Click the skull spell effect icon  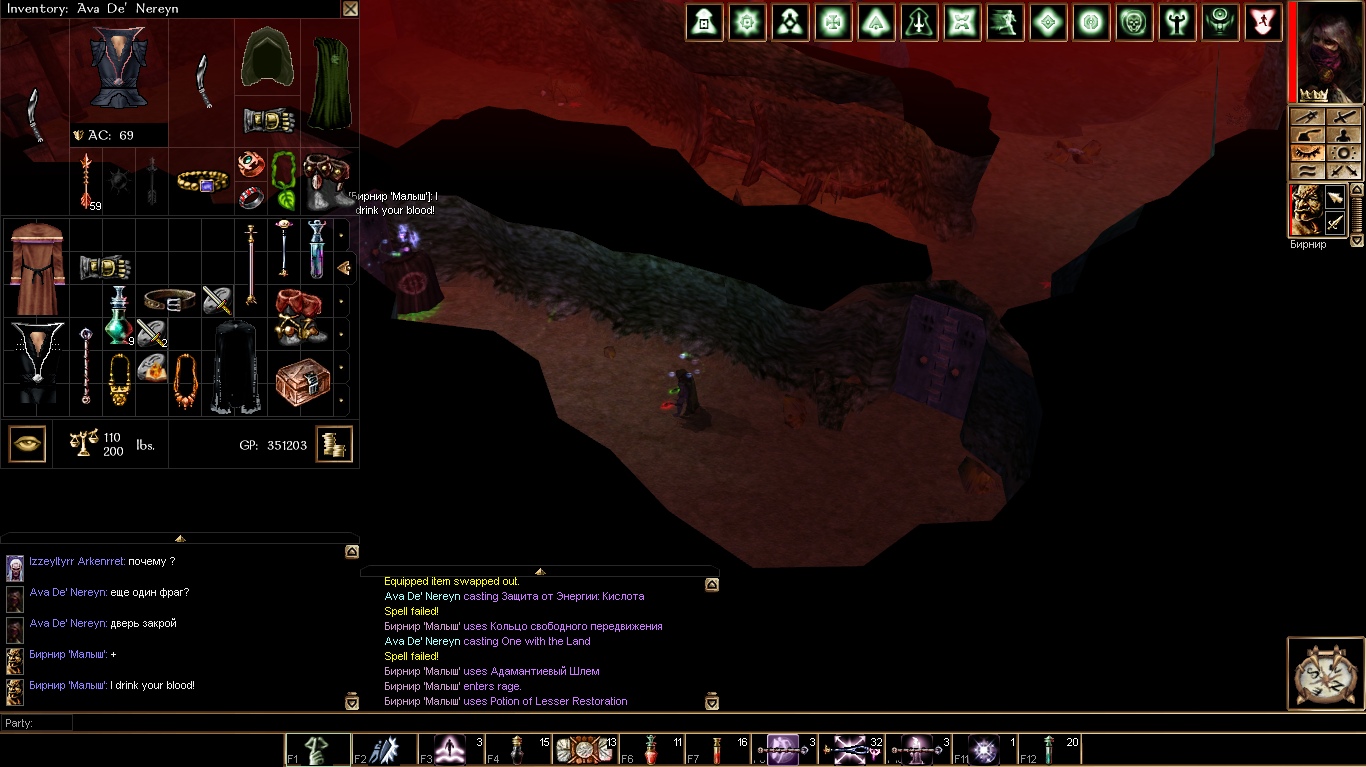(1134, 22)
